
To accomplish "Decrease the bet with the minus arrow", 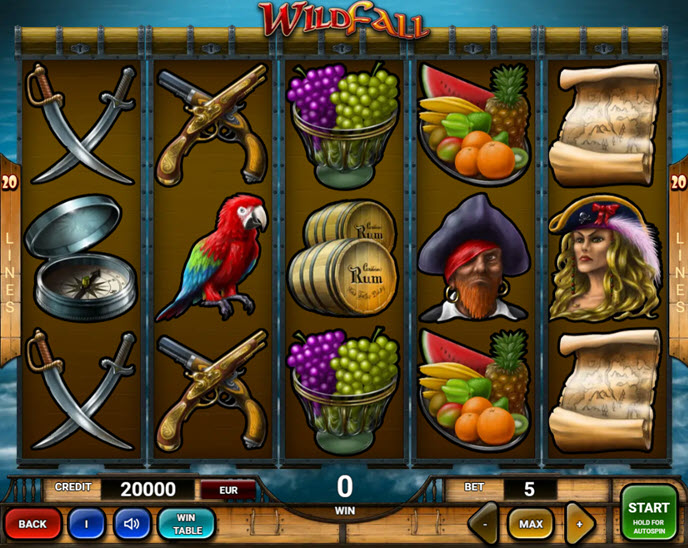I will pos(484,523).
